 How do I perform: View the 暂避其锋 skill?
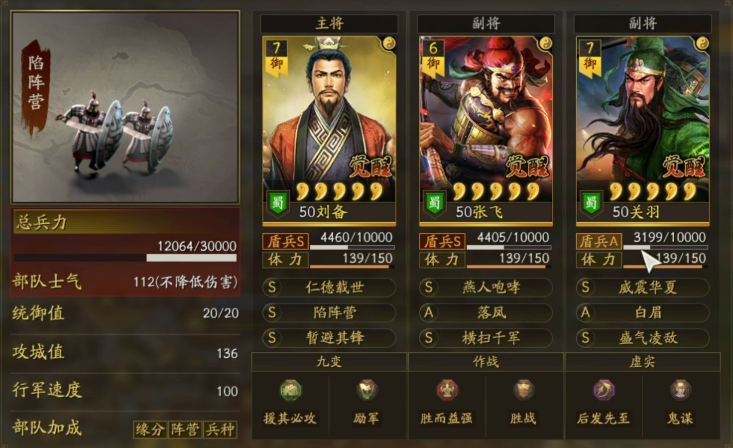(329, 337)
